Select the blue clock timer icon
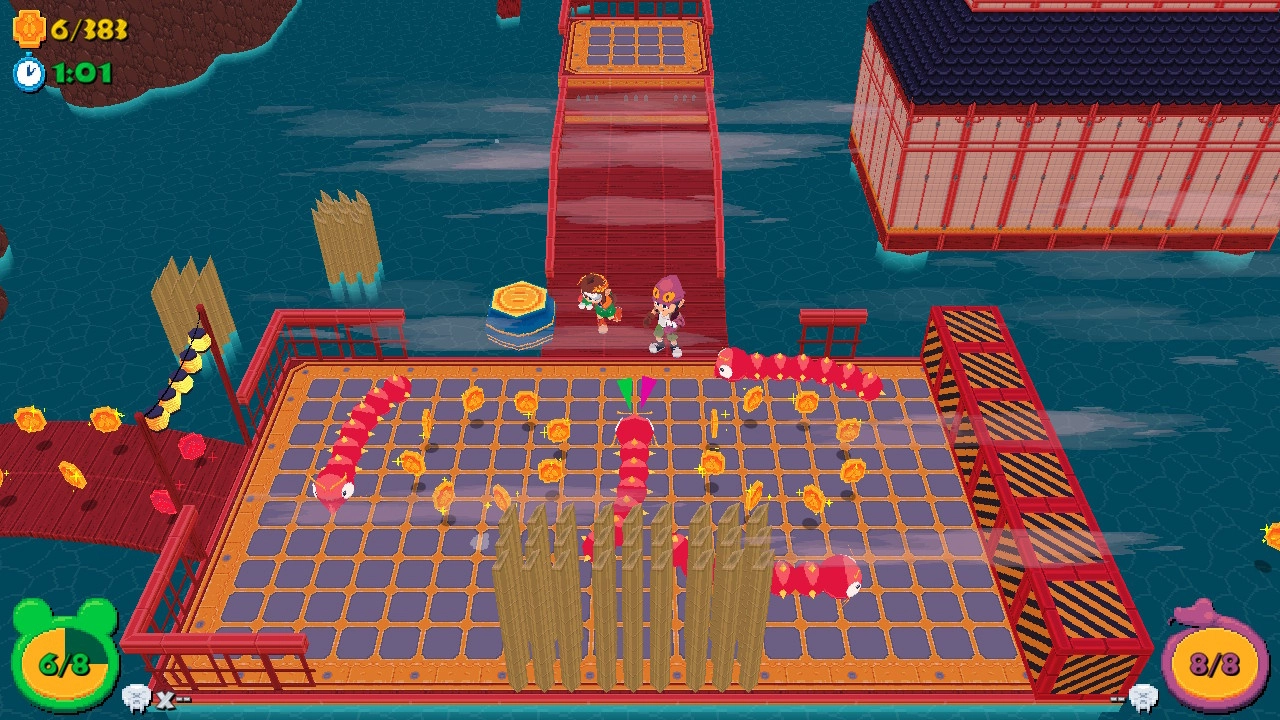This screenshot has width=1280, height=720. (x=30, y=71)
